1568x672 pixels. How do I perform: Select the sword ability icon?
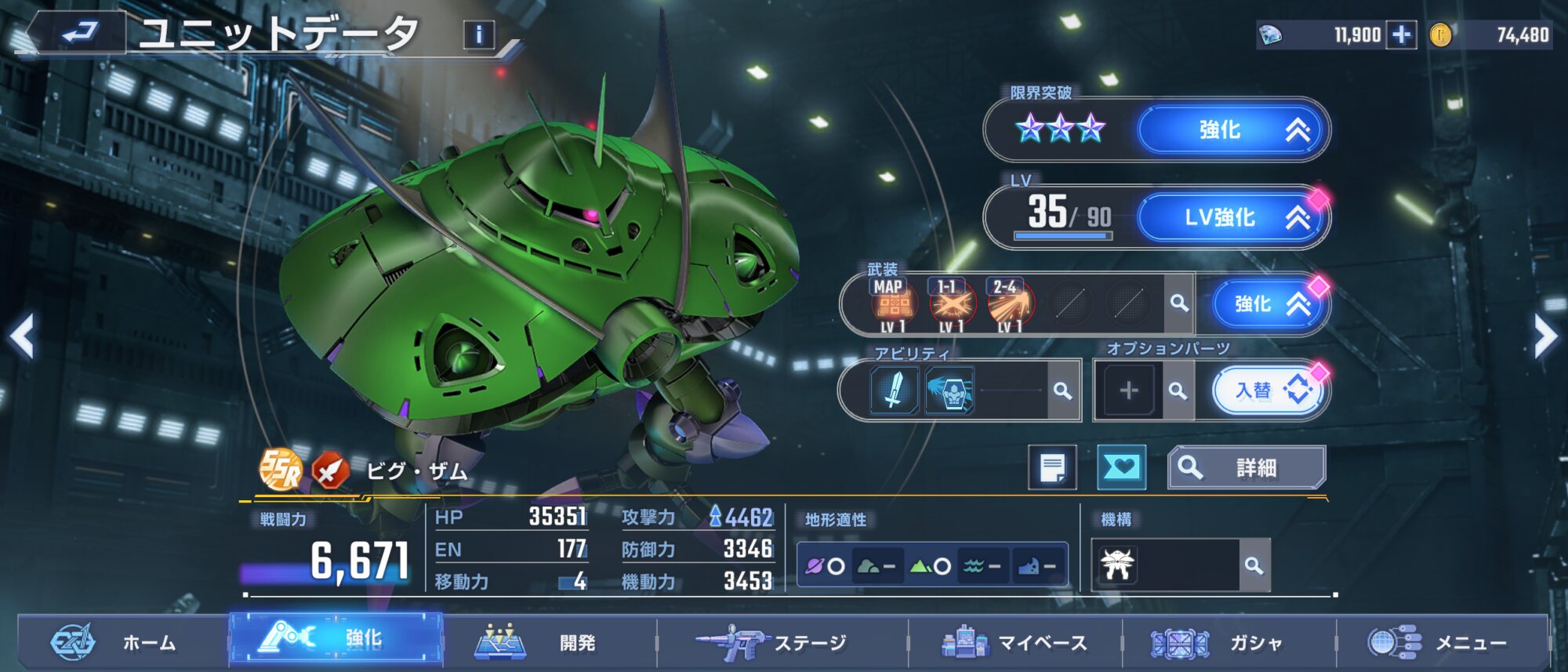894,390
